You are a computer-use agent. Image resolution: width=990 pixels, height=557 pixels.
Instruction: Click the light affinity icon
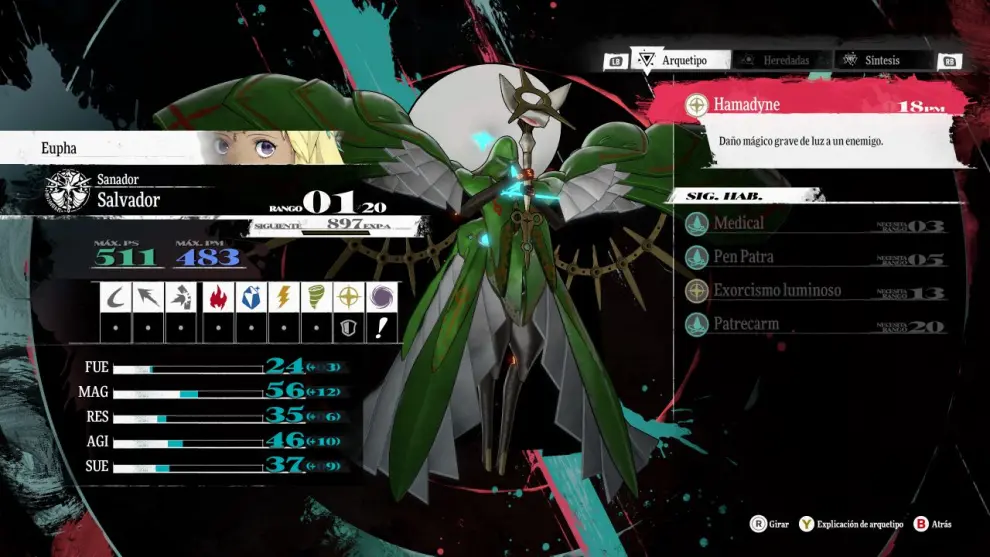click(349, 297)
